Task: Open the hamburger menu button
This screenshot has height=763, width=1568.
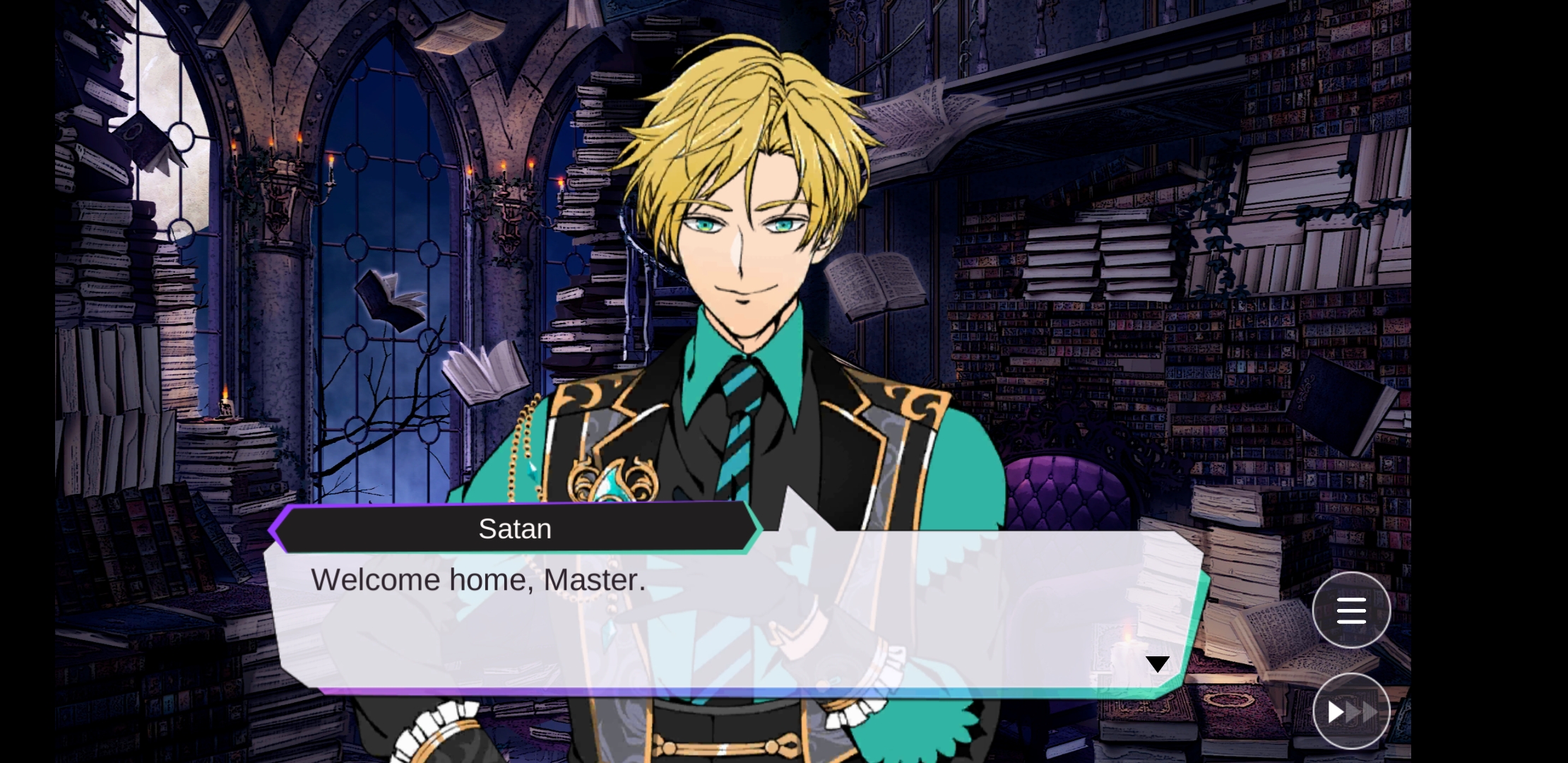Action: point(1351,610)
